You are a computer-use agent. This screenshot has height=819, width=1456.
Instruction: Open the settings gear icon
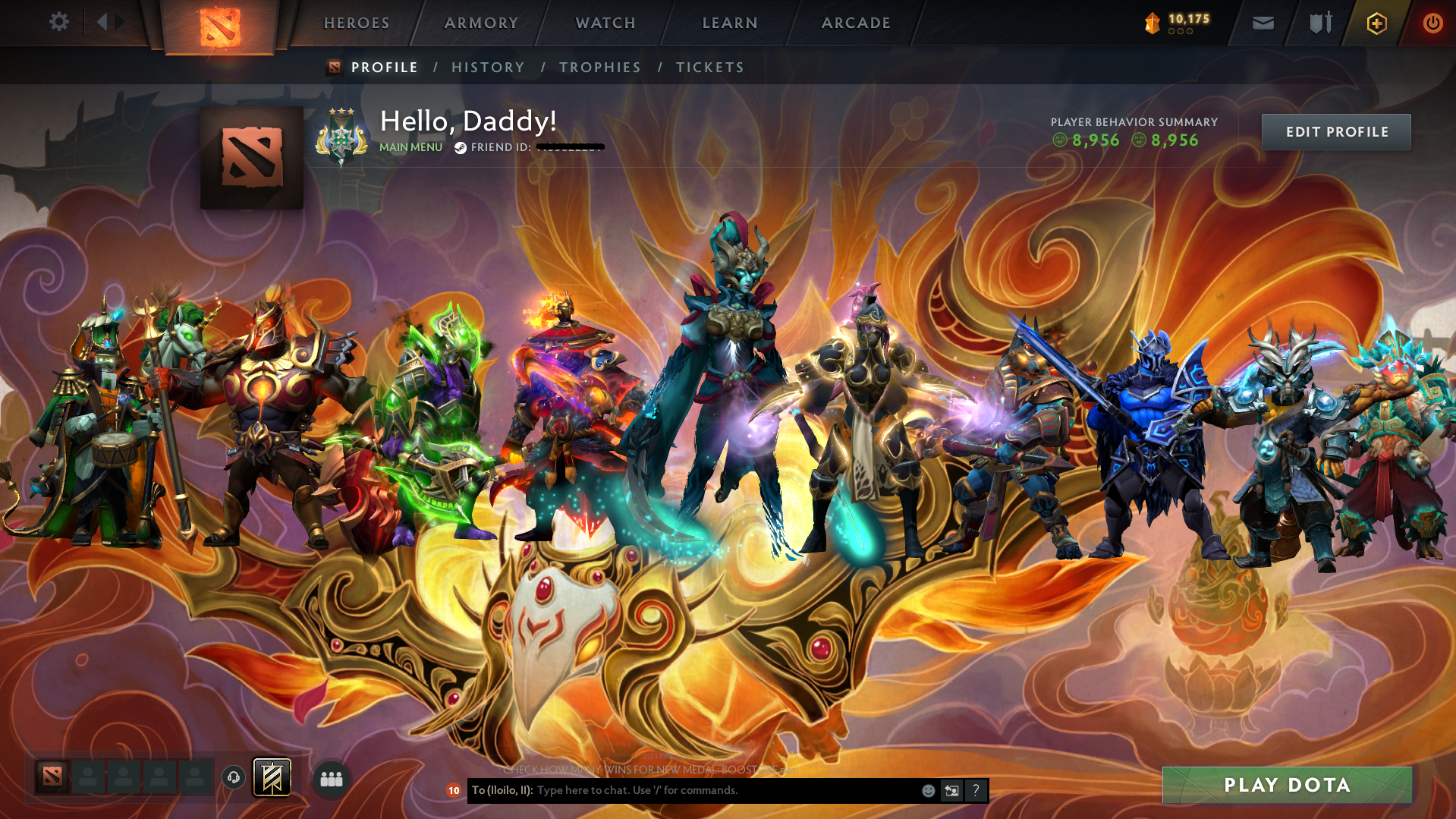click(59, 22)
